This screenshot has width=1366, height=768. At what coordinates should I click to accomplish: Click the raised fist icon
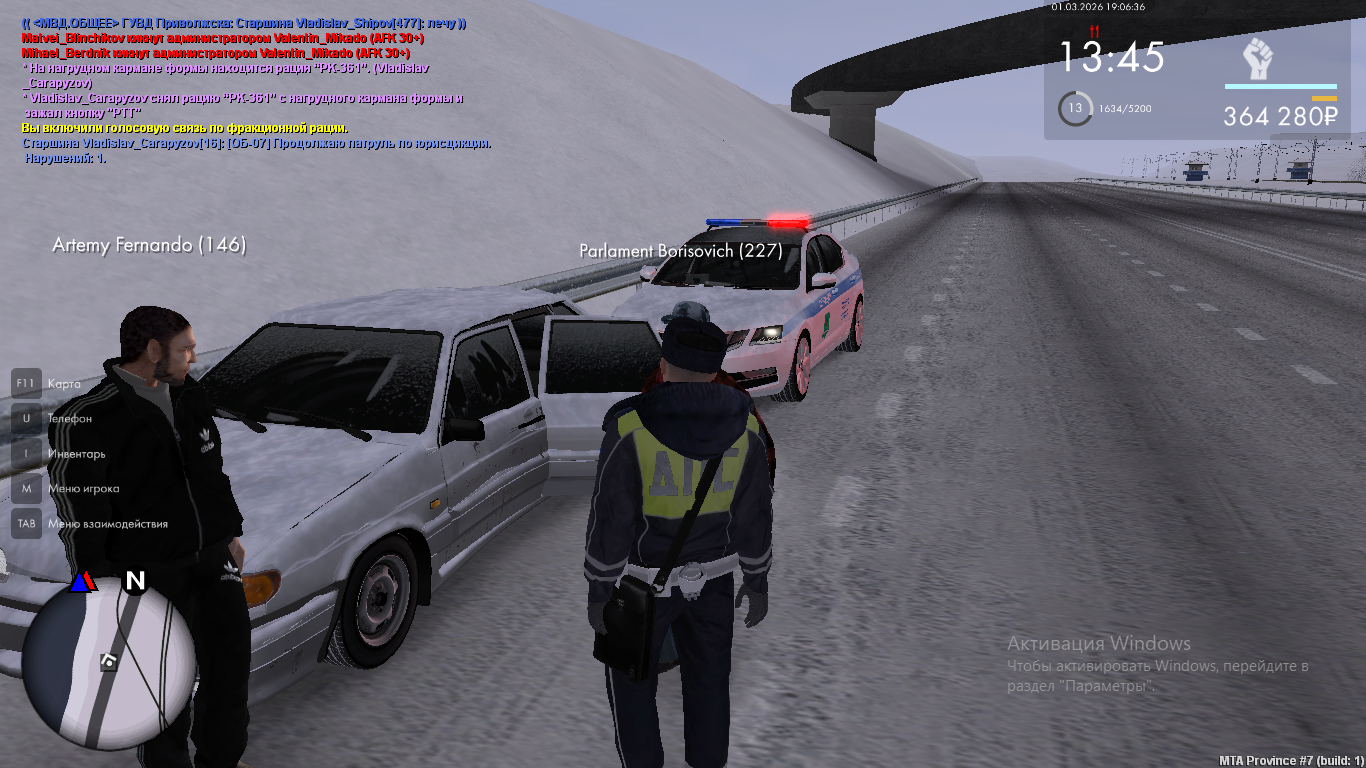pos(1259,59)
